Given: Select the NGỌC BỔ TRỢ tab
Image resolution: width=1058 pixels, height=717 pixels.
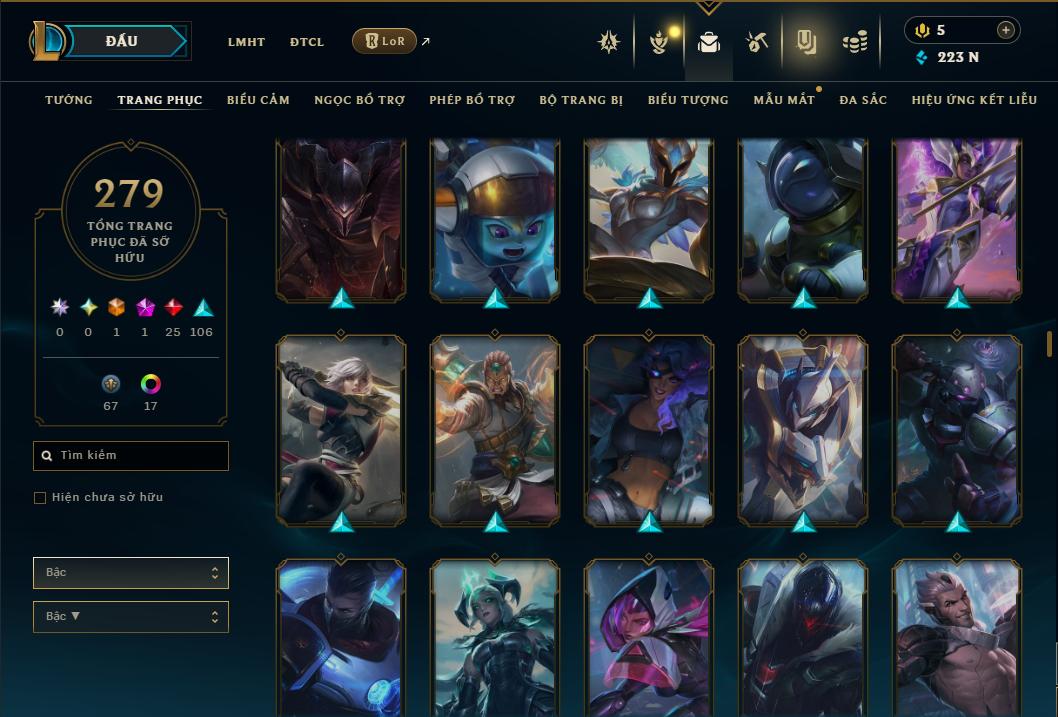Looking at the screenshot, I should click(360, 100).
